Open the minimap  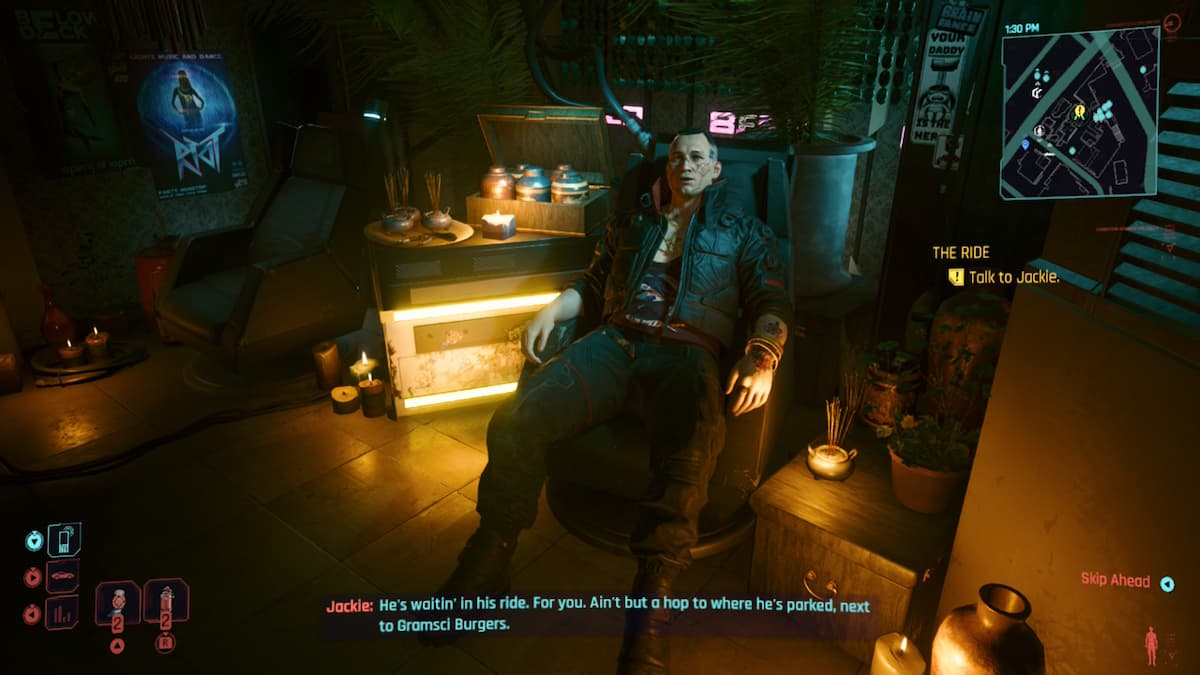1080,112
